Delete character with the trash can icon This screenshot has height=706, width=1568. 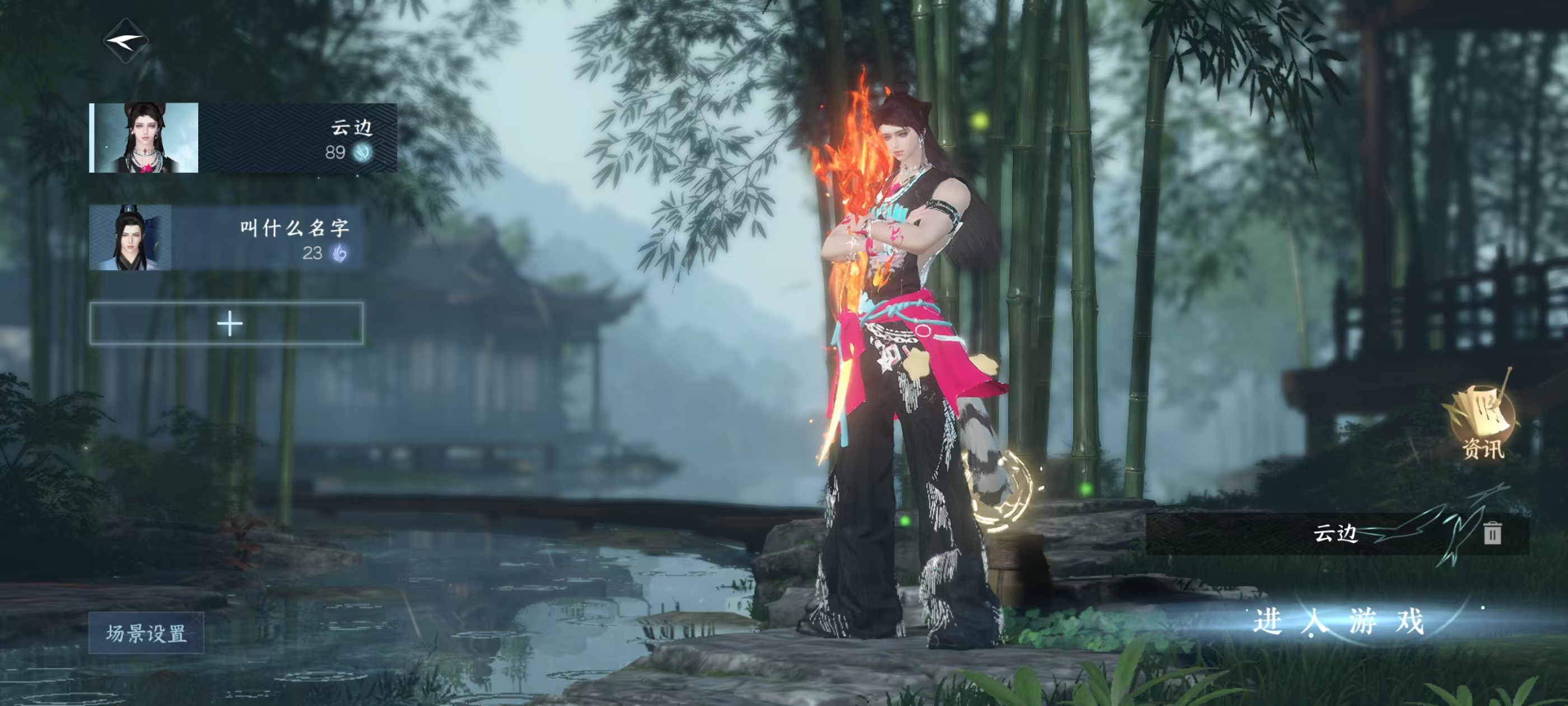[1492, 533]
